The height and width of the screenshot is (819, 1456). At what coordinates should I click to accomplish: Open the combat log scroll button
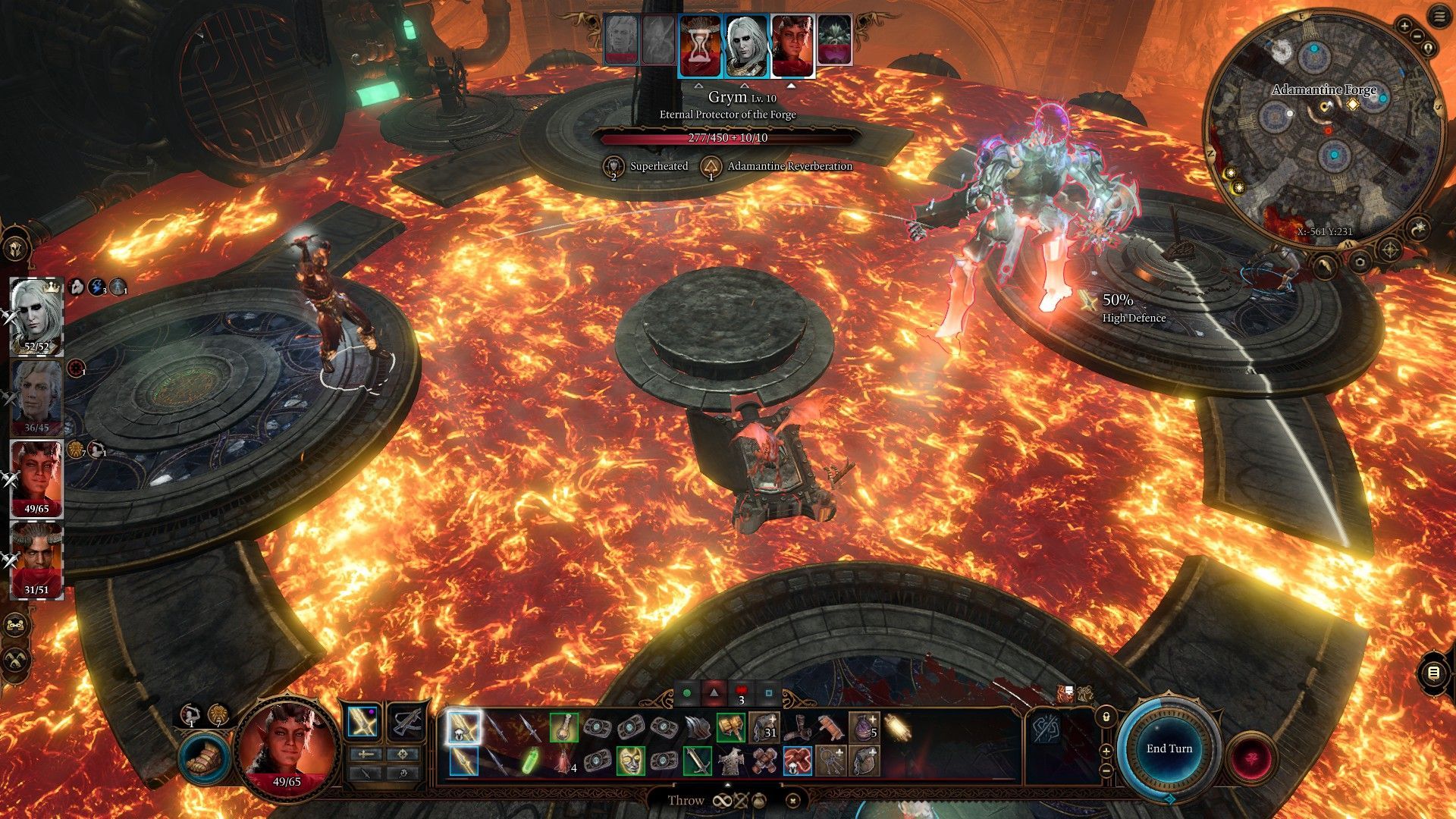pyautogui.click(x=1432, y=673)
